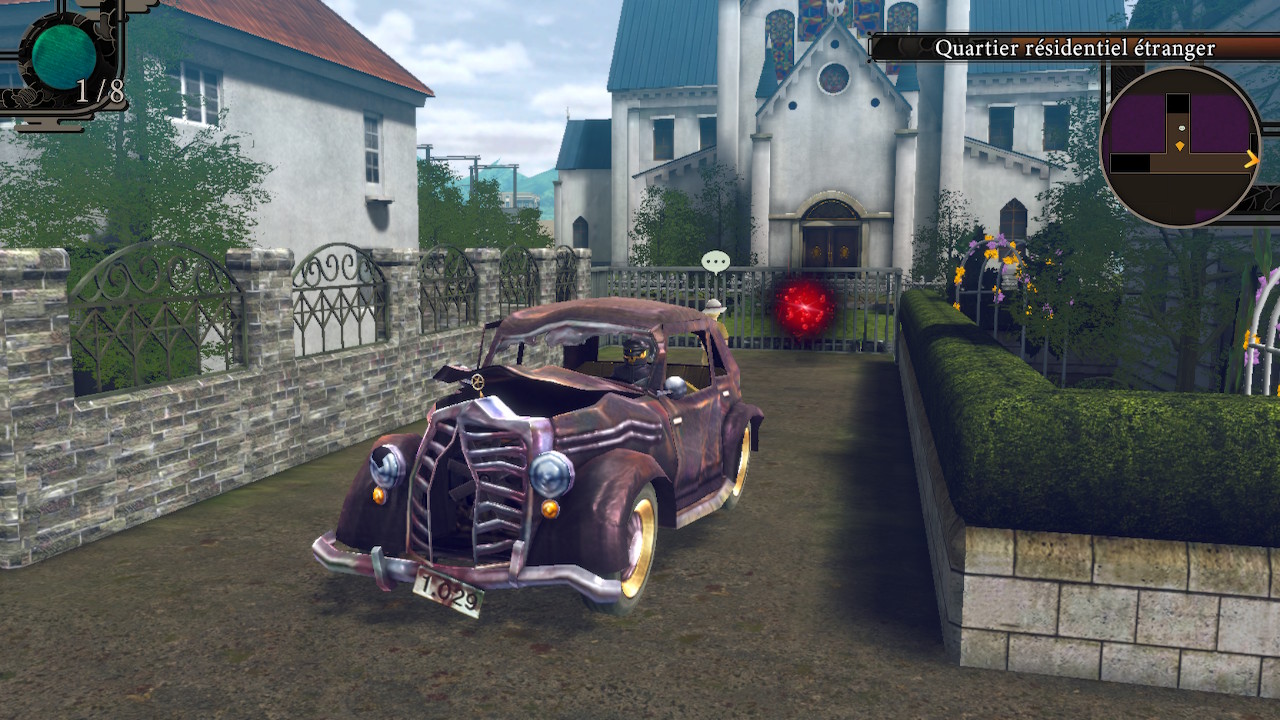Open the circular minimap

[1180, 146]
